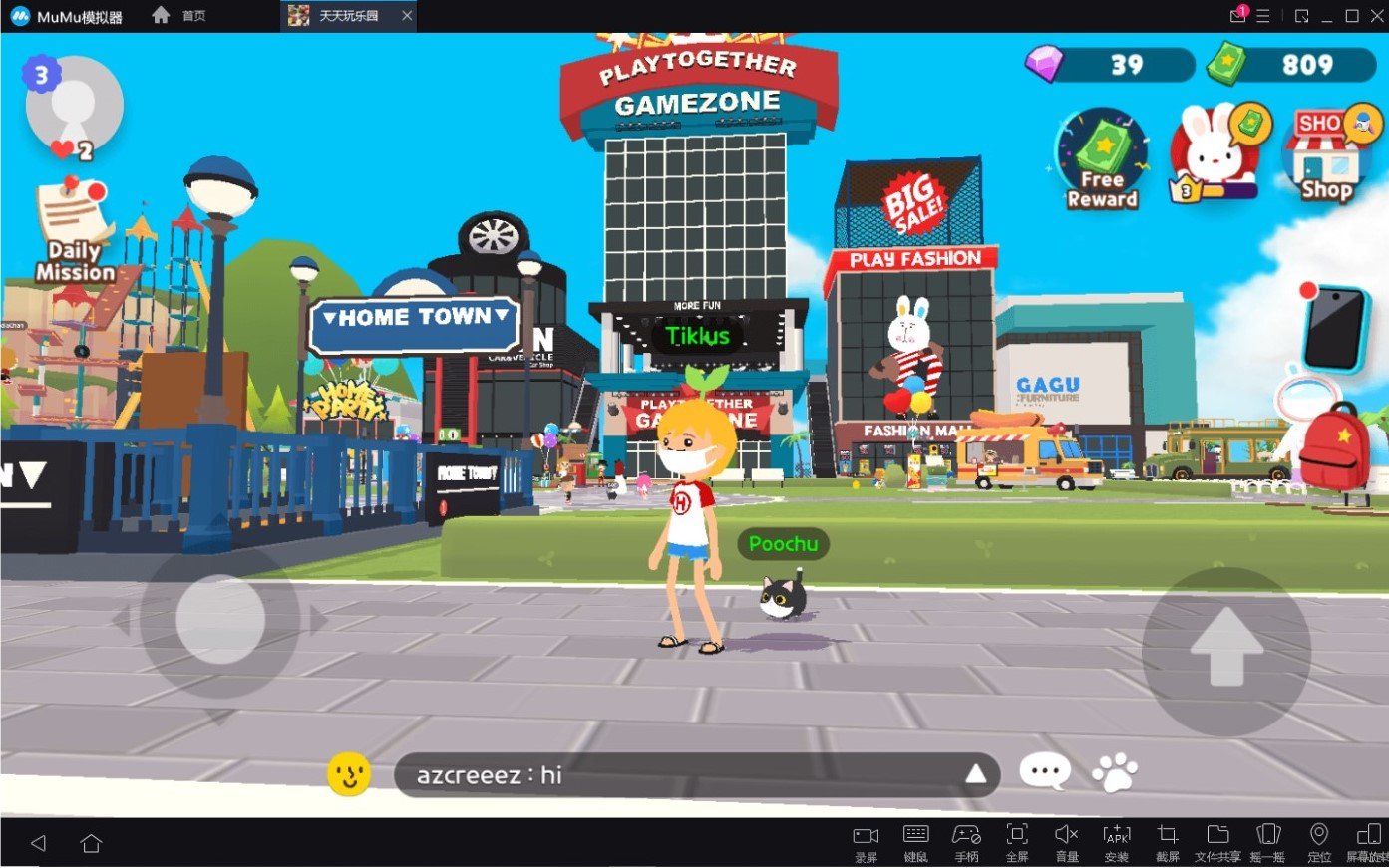The image size is (1389, 868).
Task: Claim the Free Reward
Action: pyautogui.click(x=1102, y=158)
